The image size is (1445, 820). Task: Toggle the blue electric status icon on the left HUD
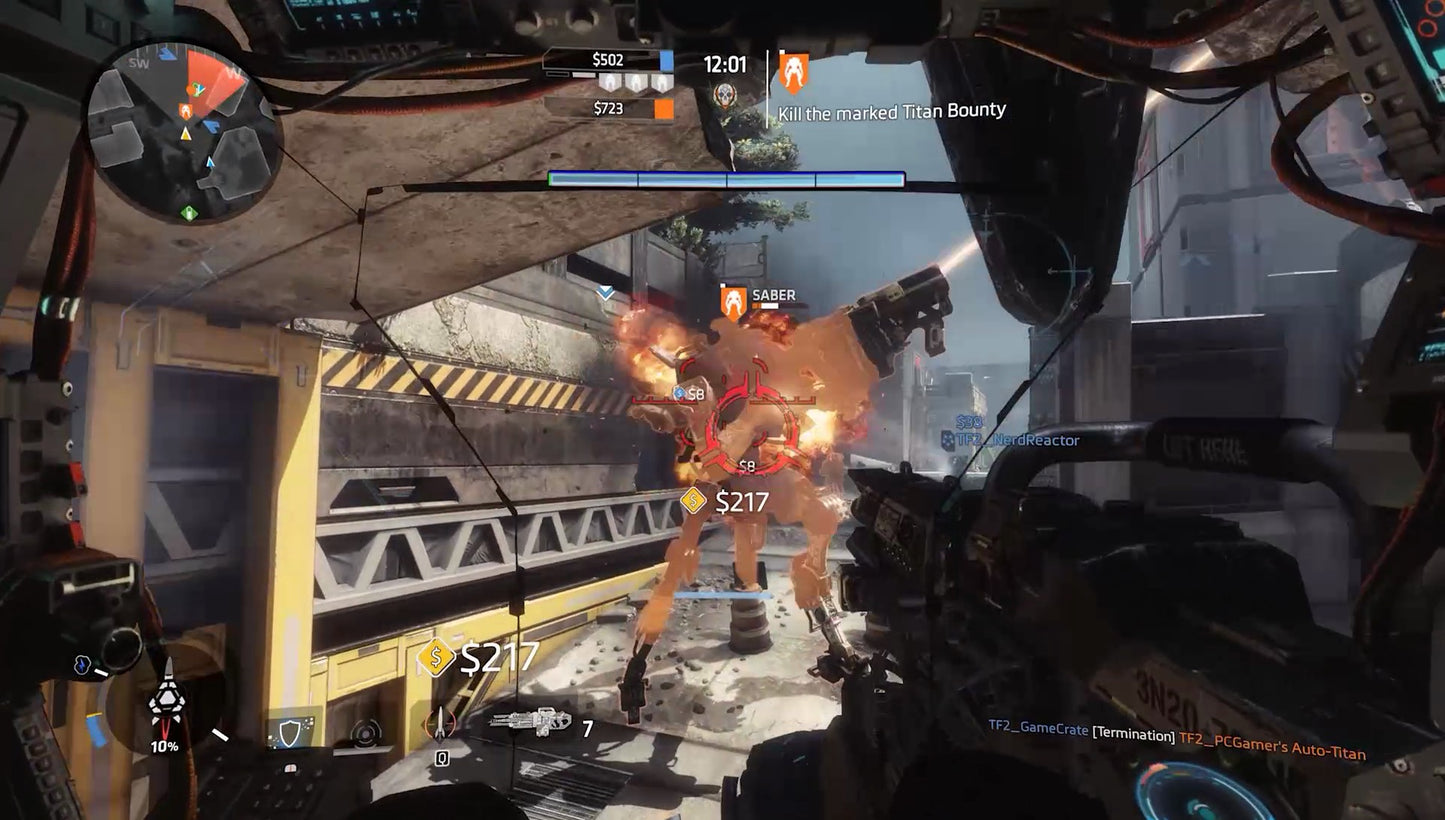[x=82, y=665]
